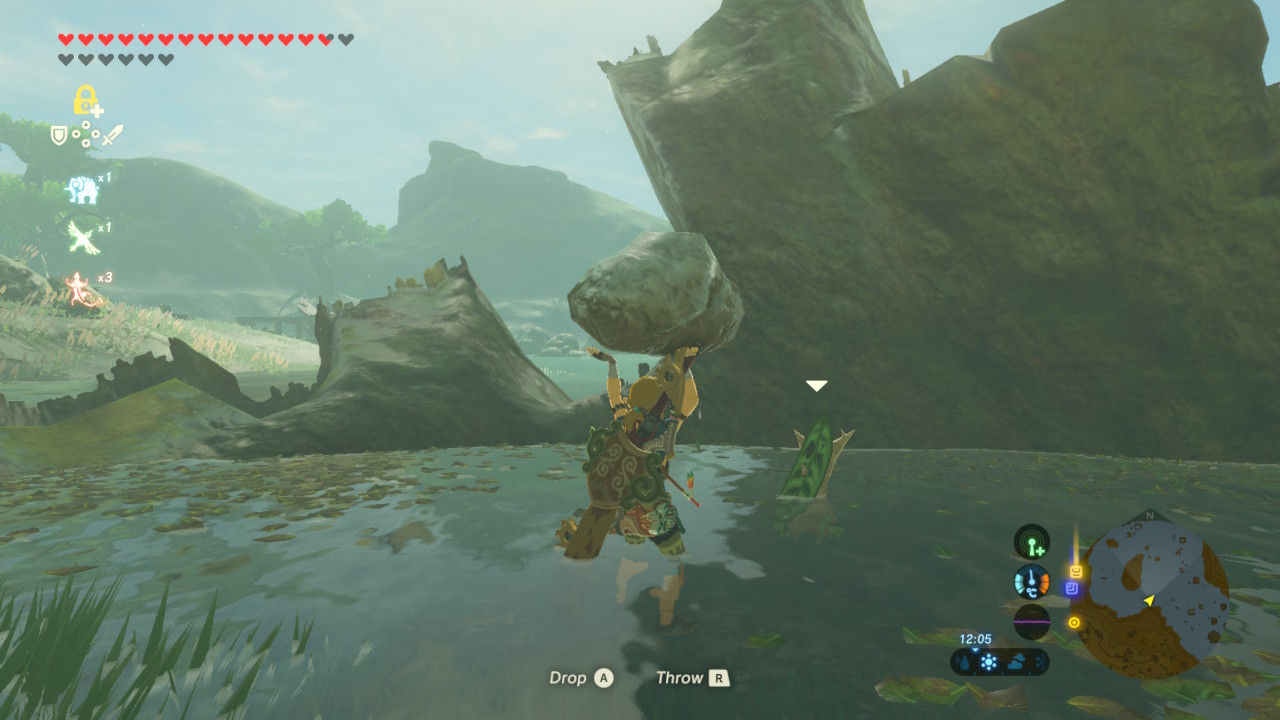This screenshot has width=1280, height=720.
Task: Select the sword quick-equip icon
Action: [x=112, y=134]
